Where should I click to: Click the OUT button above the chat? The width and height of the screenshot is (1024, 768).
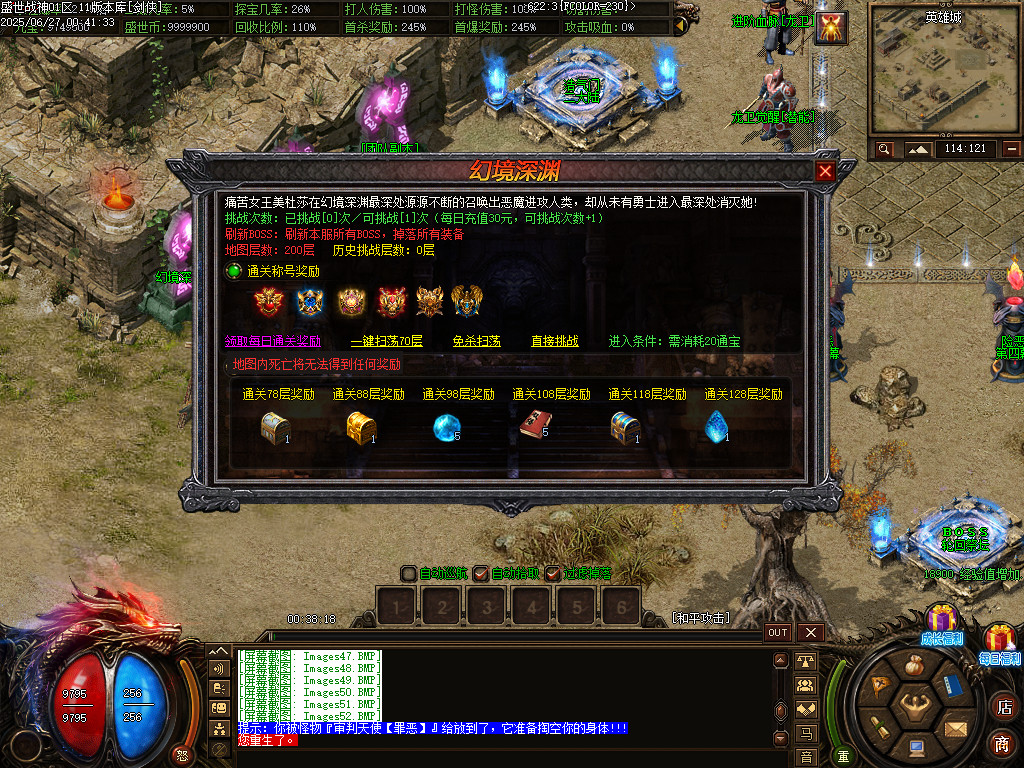coord(778,632)
